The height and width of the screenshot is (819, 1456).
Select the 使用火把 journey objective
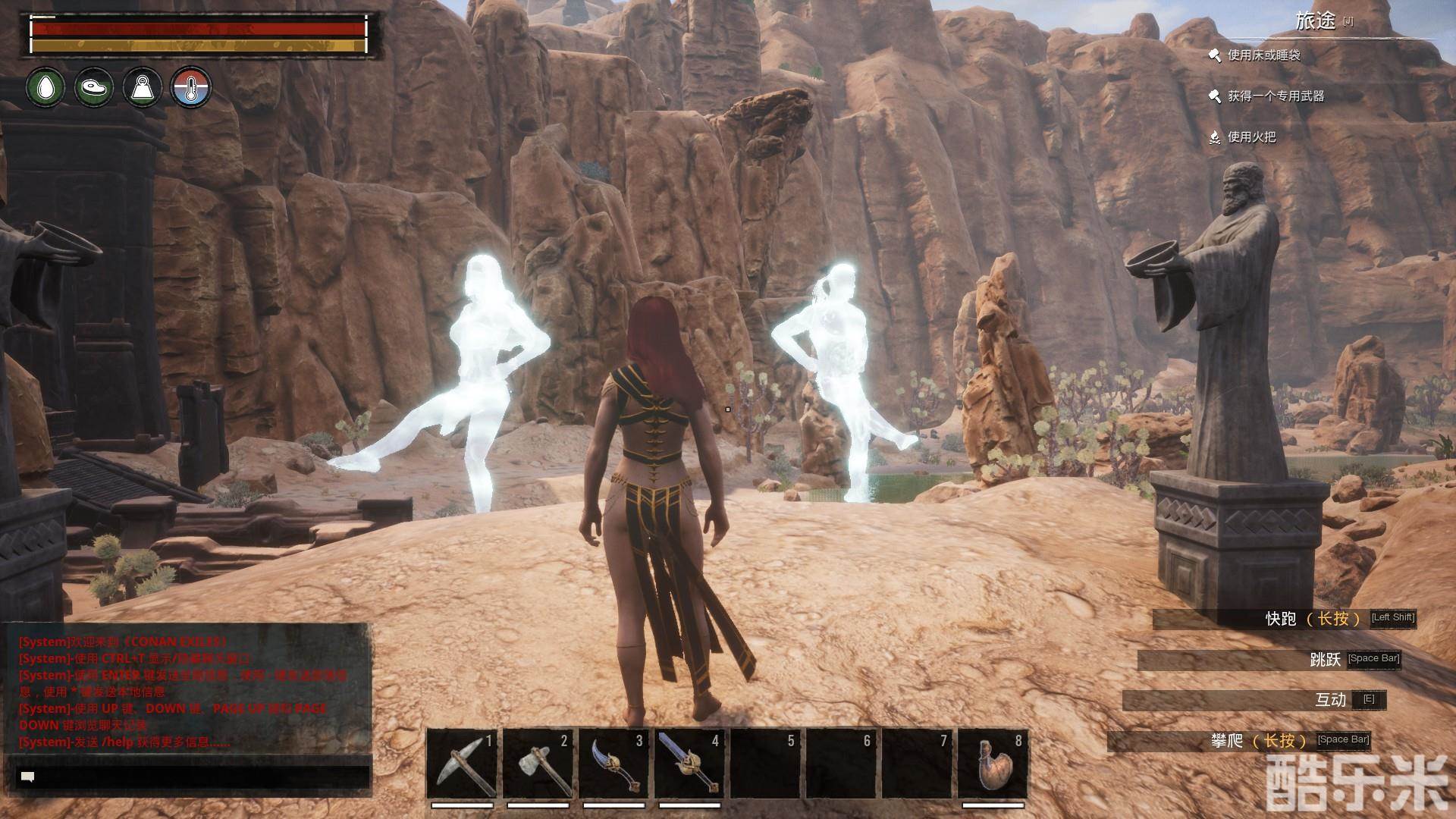point(1251,137)
